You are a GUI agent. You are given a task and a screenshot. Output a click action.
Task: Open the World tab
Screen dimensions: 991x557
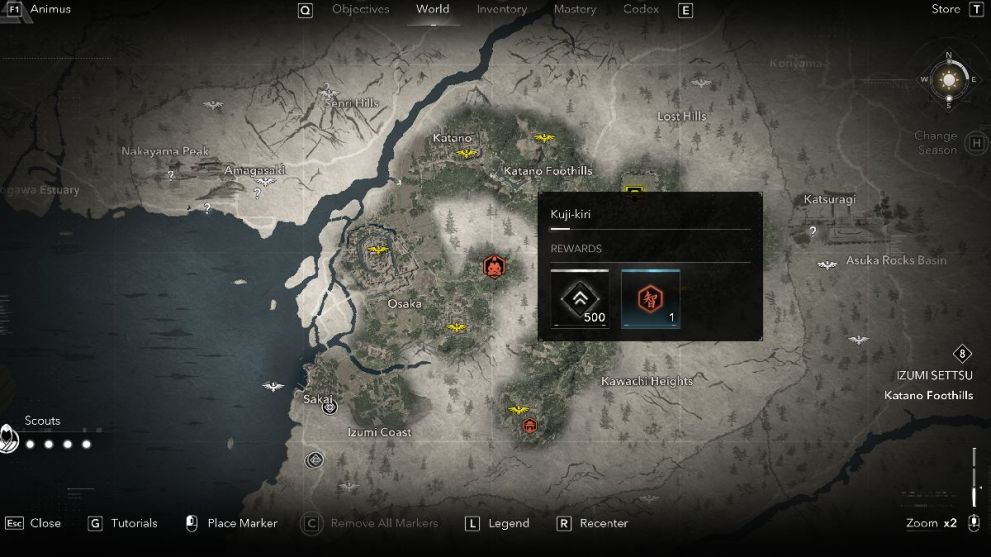pos(433,10)
